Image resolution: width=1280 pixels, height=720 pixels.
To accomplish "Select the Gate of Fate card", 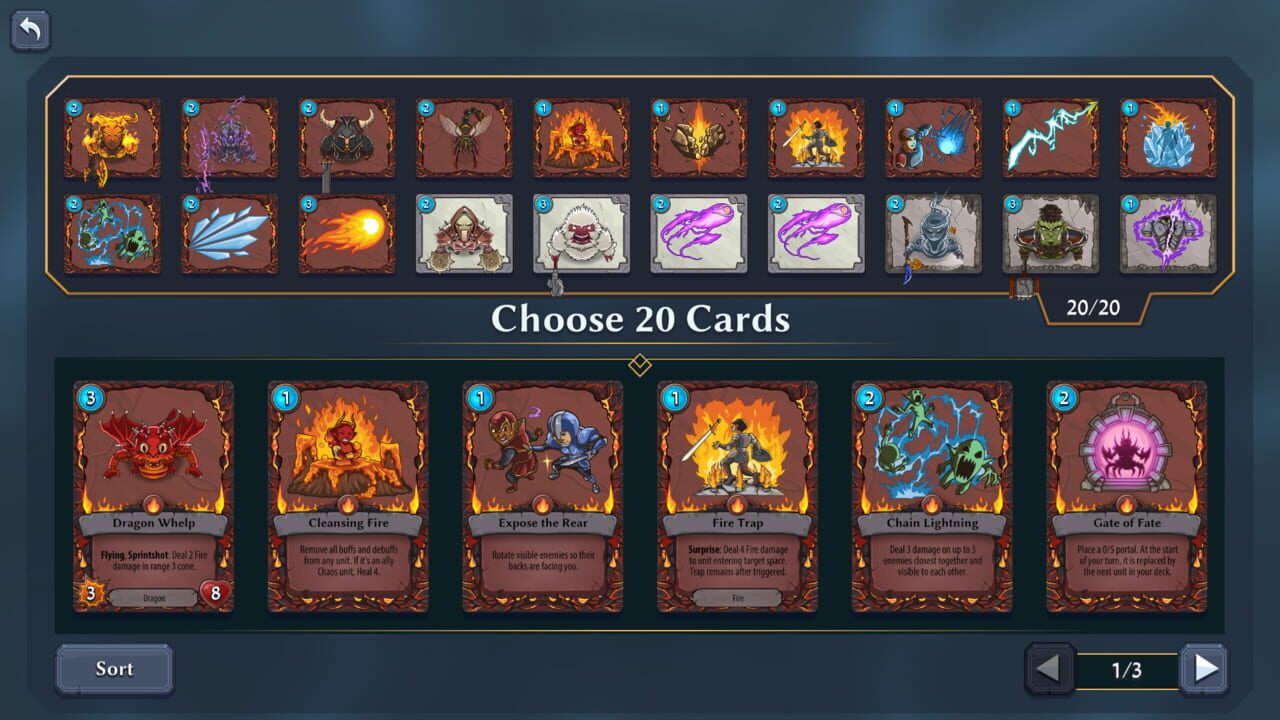I will (x=1128, y=495).
